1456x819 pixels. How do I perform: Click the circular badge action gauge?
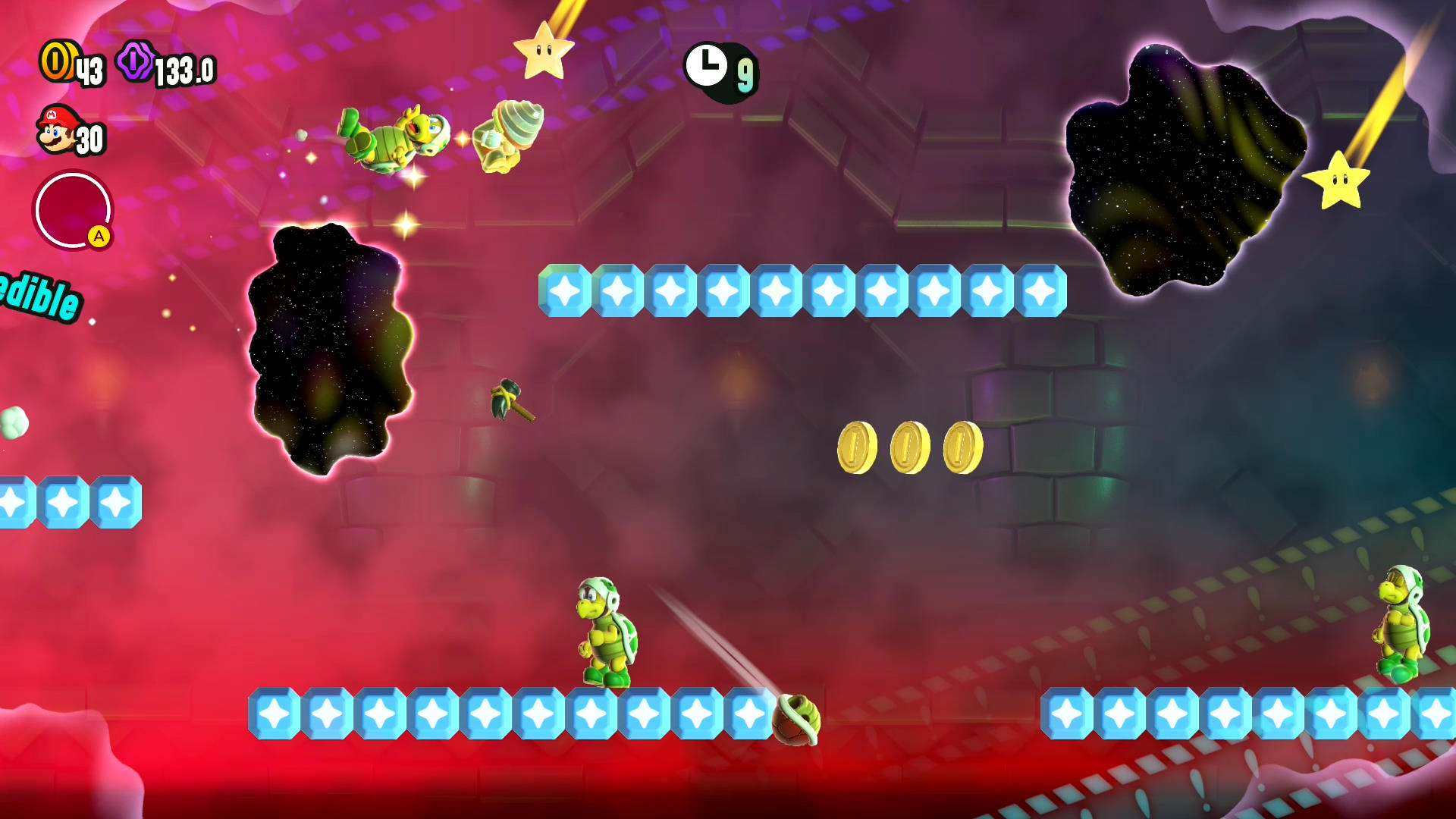73,210
